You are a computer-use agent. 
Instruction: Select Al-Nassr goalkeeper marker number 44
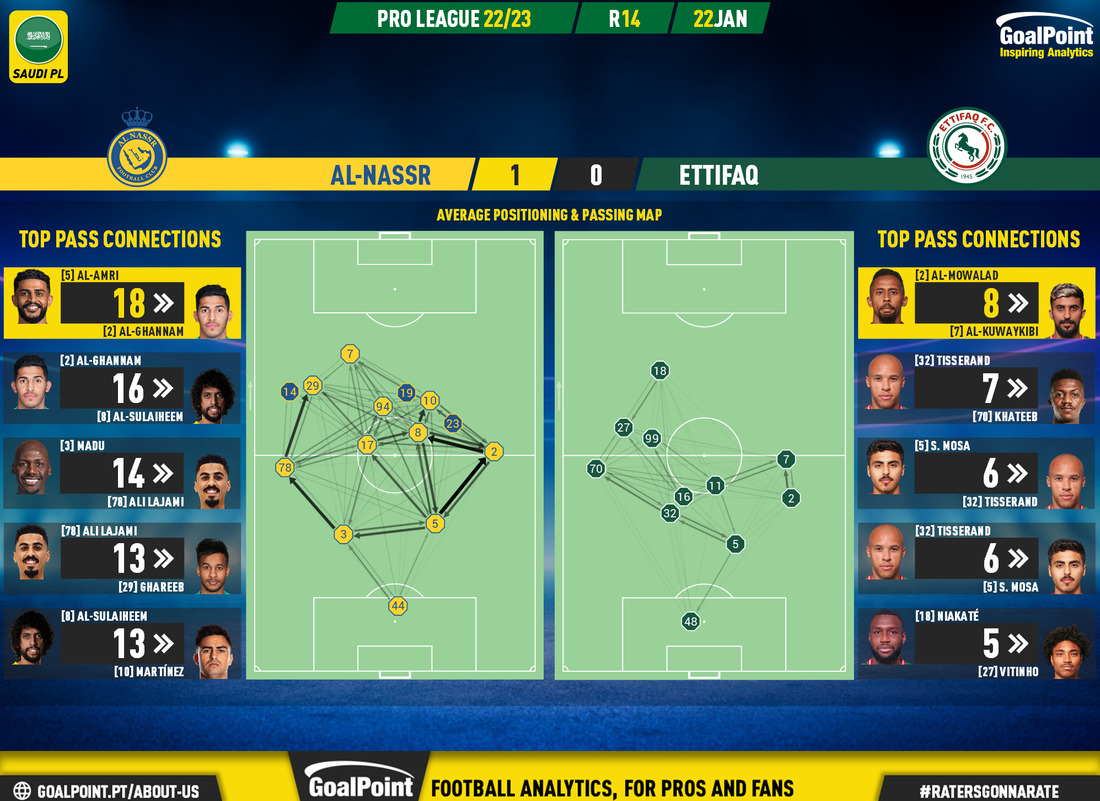point(398,605)
